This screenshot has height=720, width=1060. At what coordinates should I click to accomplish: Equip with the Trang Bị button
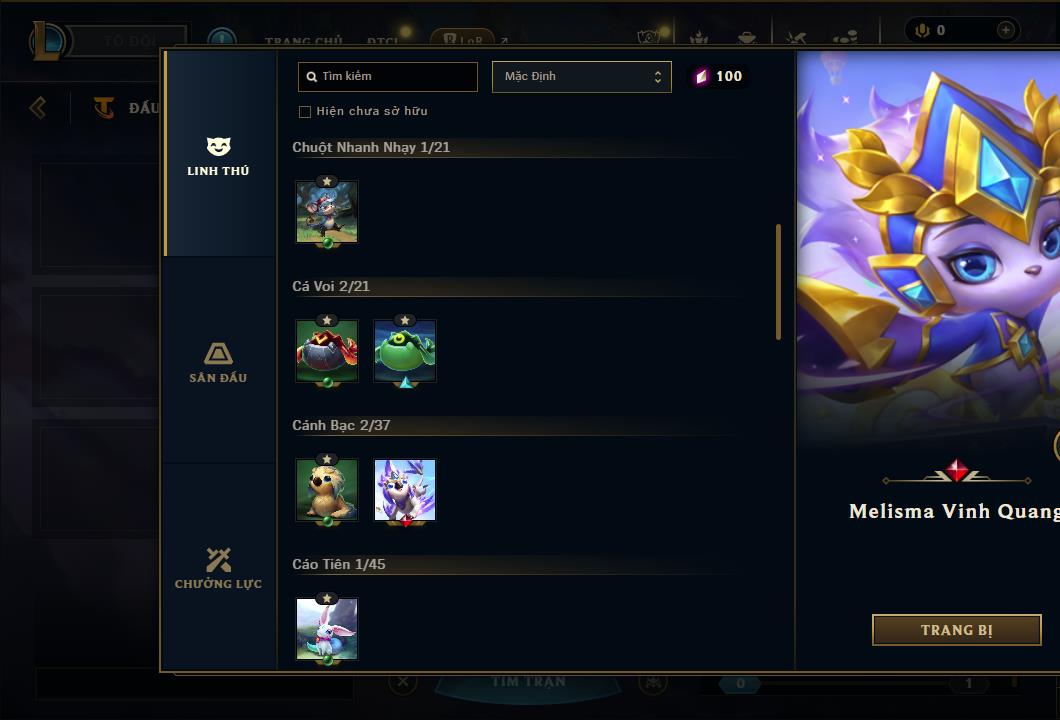[956, 630]
